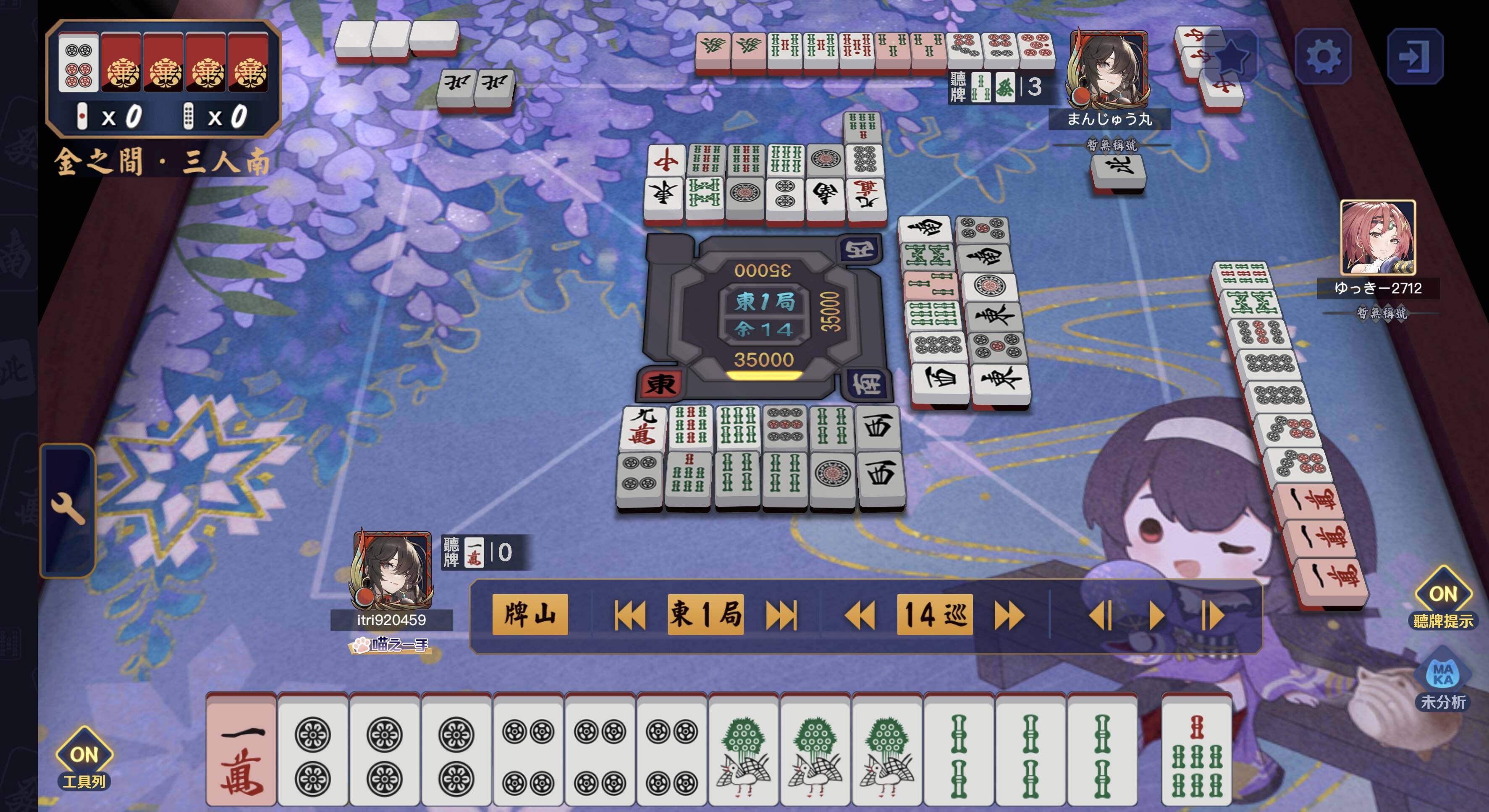This screenshot has height=812, width=1489.
Task: View itri920459 player avatar
Action: coord(391,569)
